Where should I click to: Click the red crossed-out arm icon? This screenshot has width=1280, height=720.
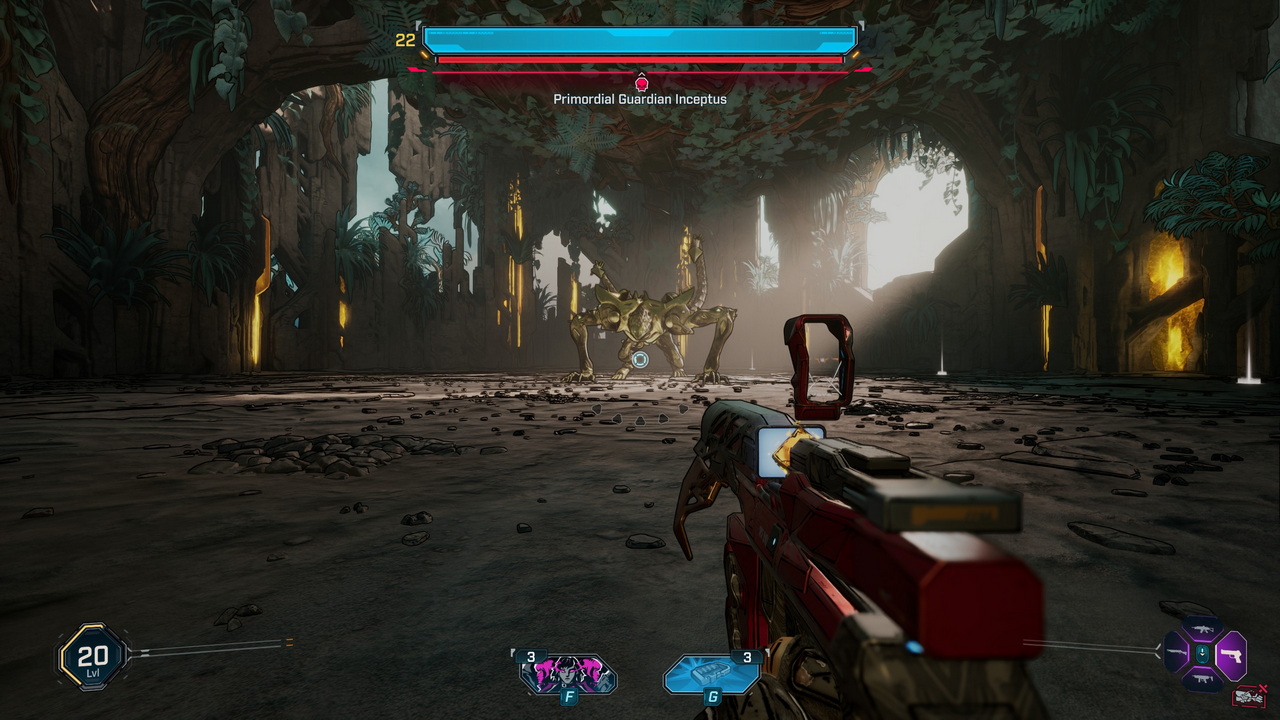(x=1249, y=696)
